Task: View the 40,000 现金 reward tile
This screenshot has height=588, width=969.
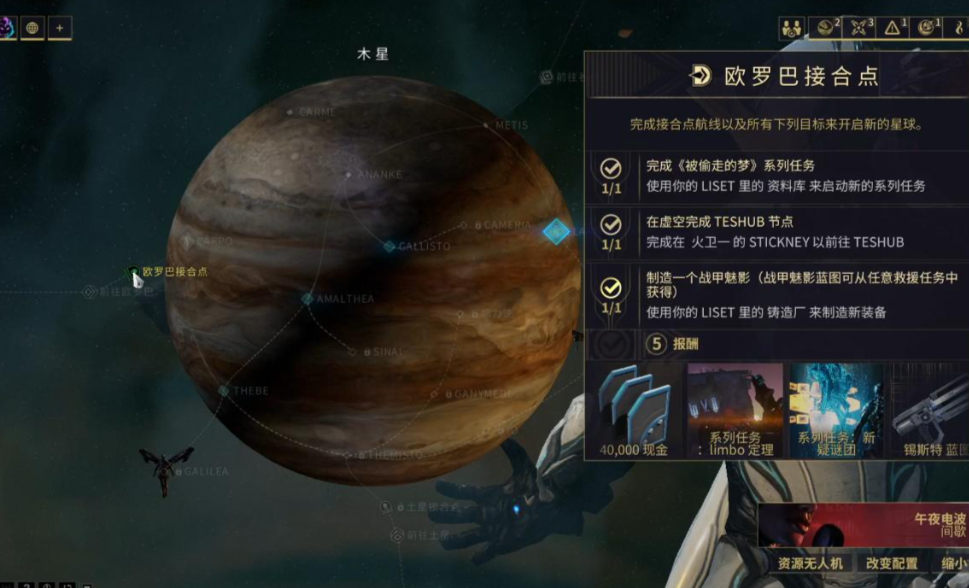Action: point(635,411)
